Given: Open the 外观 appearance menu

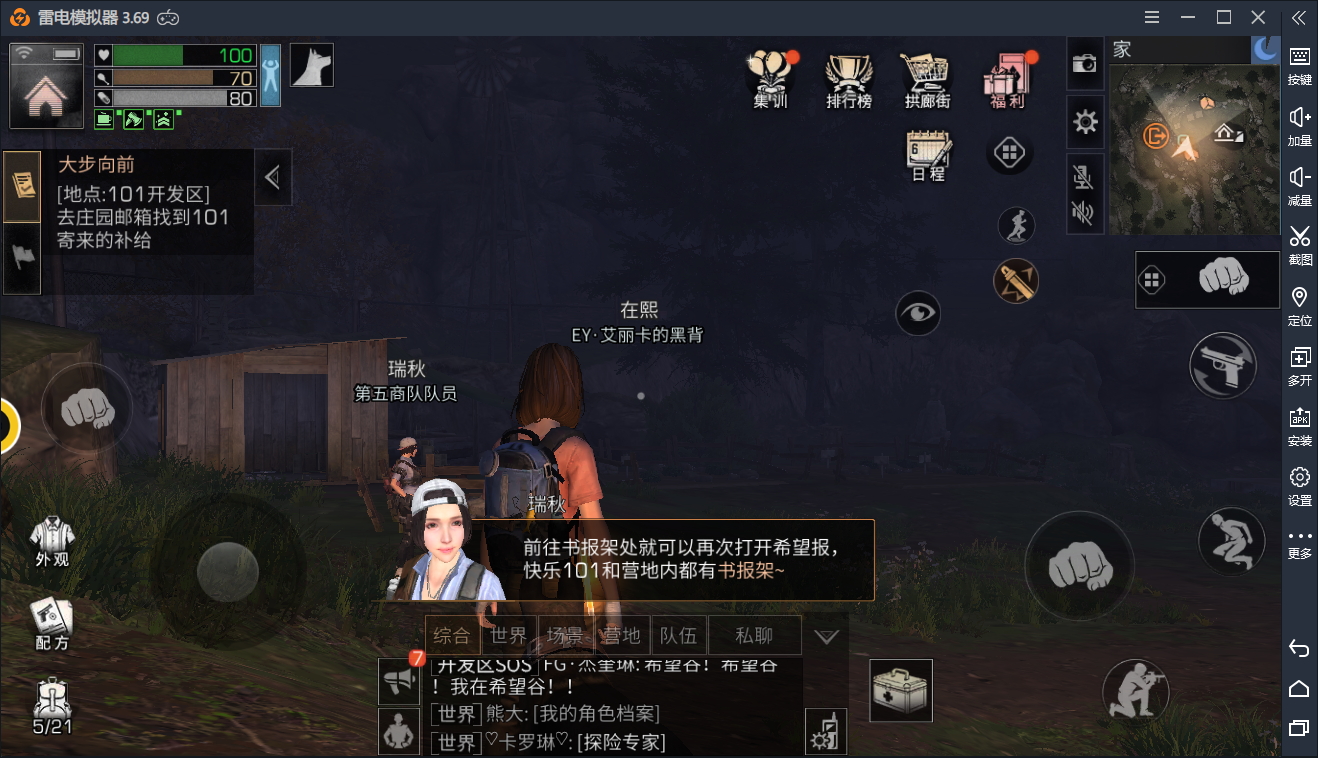Looking at the screenshot, I should tap(52, 541).
